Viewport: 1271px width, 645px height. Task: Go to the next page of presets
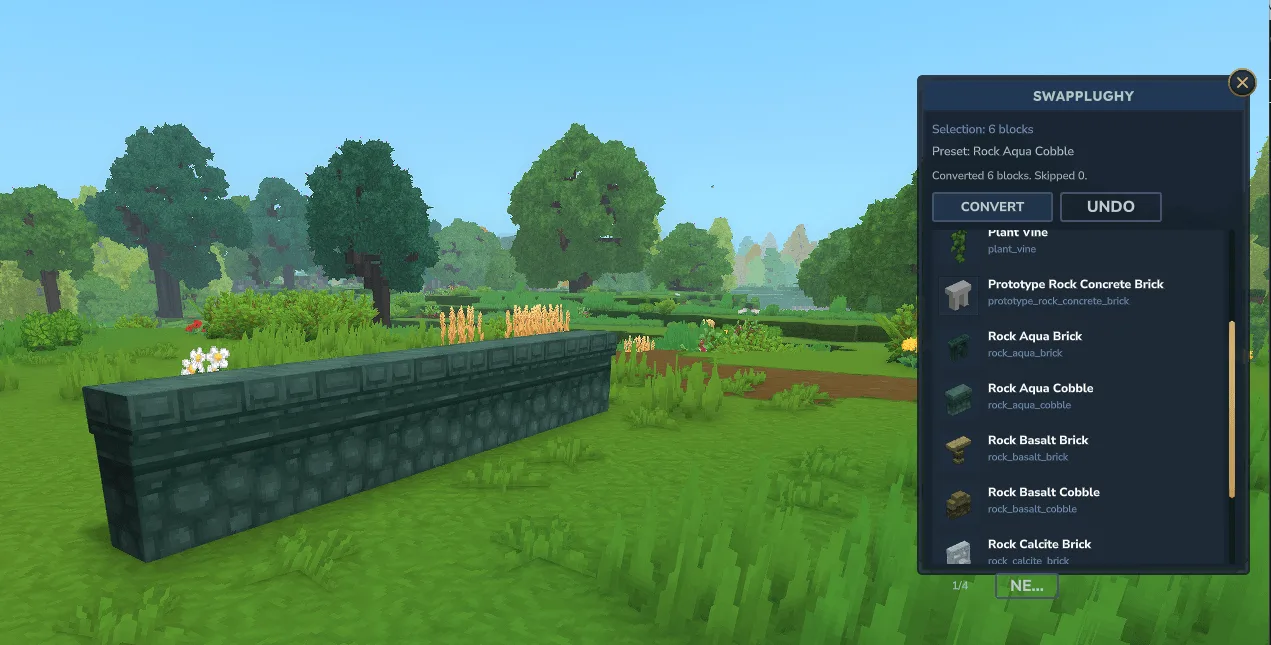(1026, 587)
